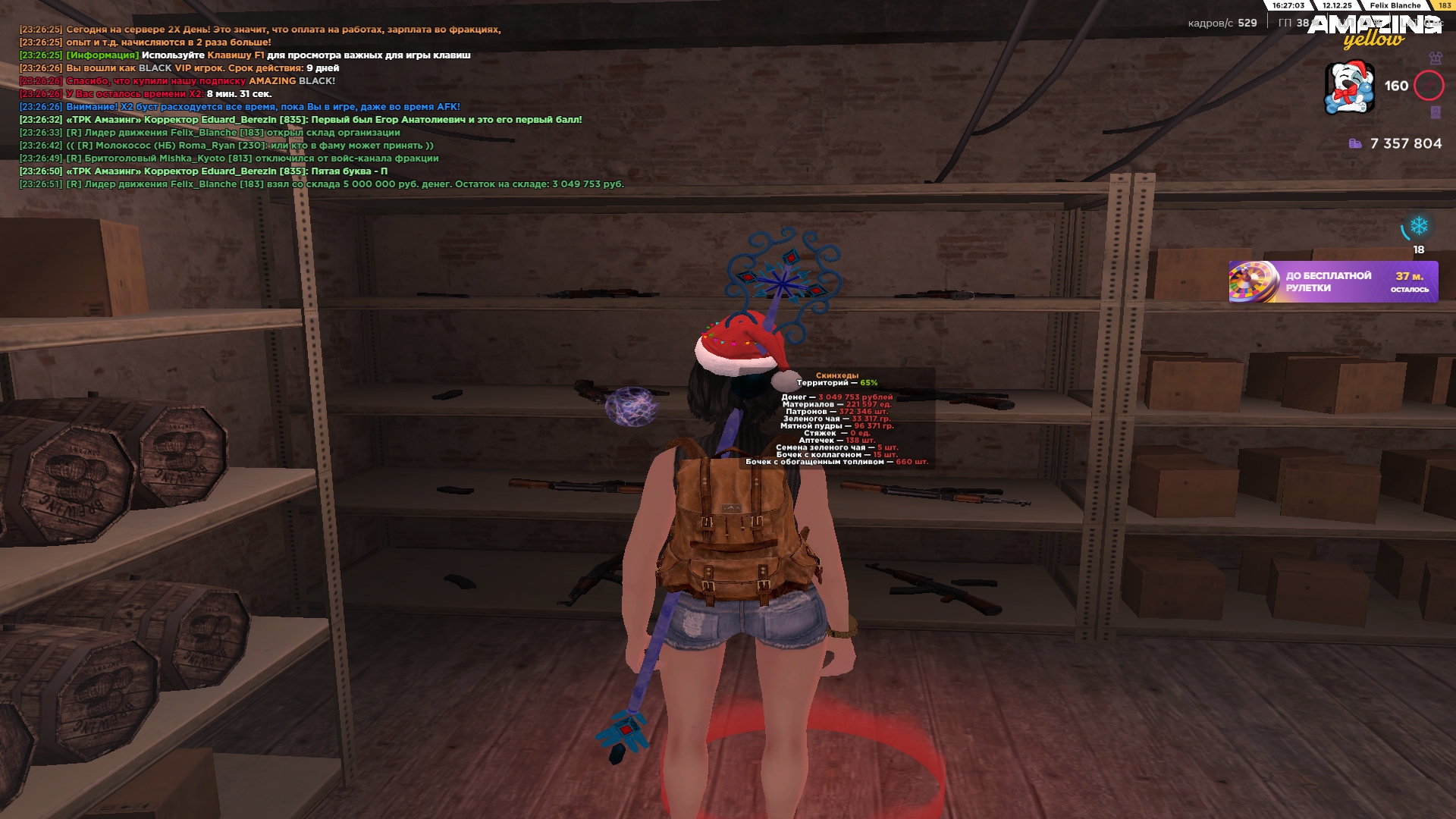Screen dimensions: 1456x819
Task: Click the armor vest icon
Action: [1435, 58]
